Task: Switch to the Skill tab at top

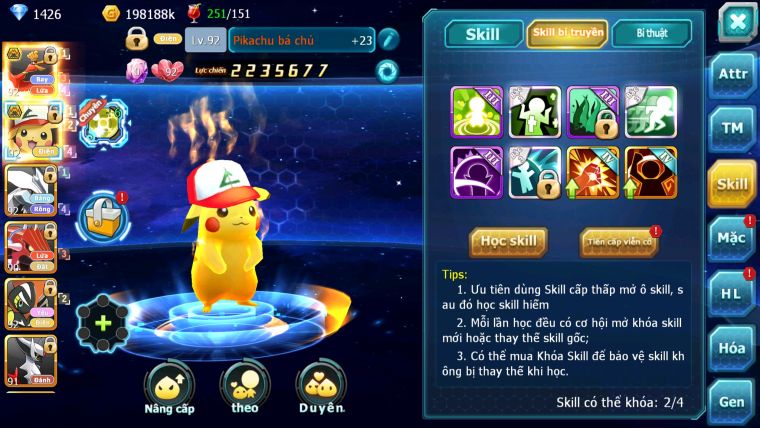Action: (x=482, y=34)
